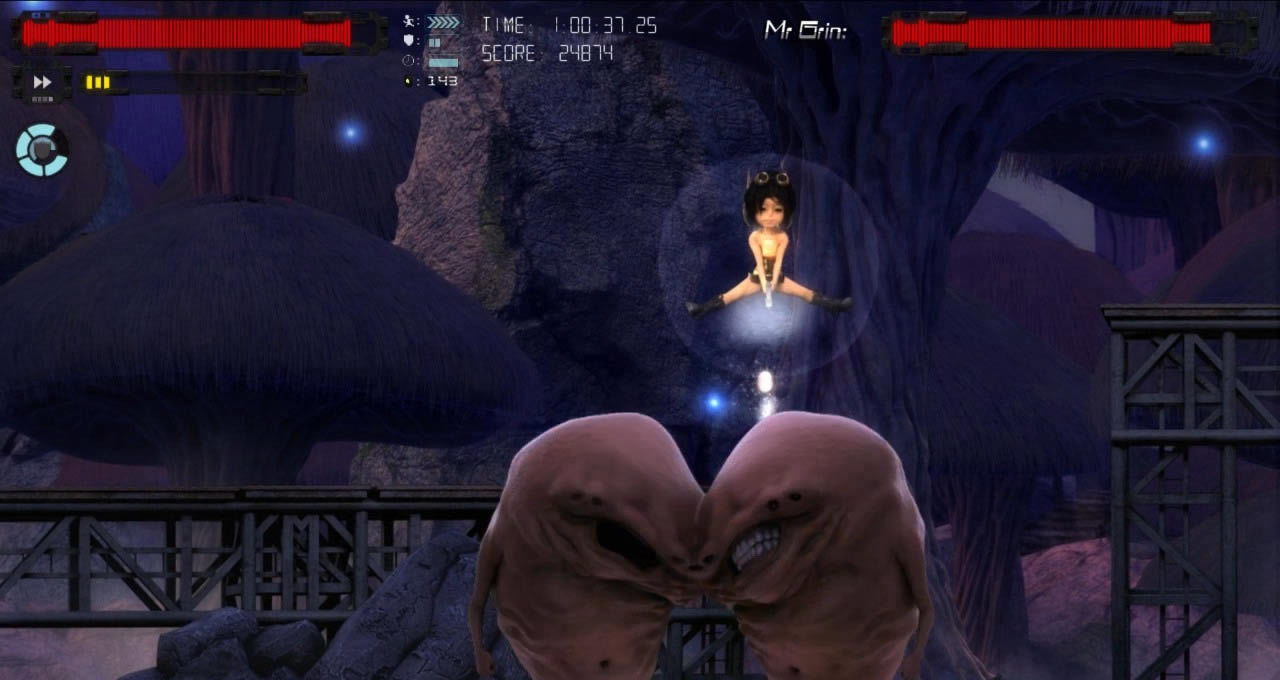
Task: Click the small clock icon
Action: point(409,61)
